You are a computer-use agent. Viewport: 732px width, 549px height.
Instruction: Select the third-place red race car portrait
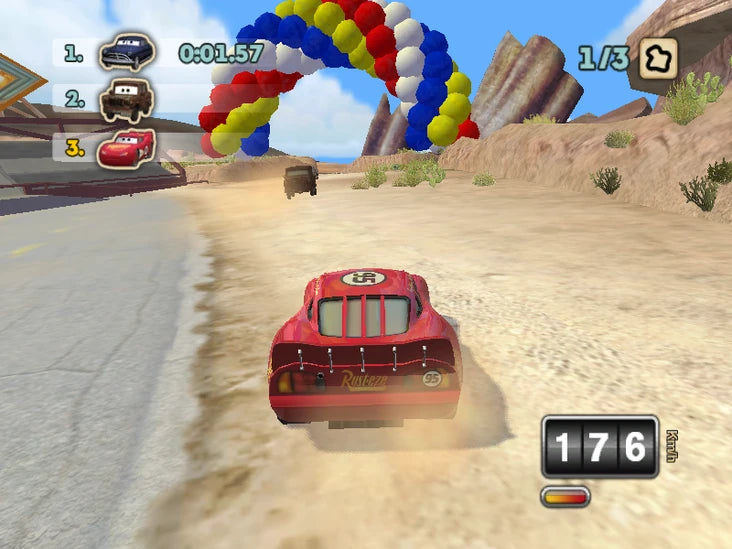point(126,147)
